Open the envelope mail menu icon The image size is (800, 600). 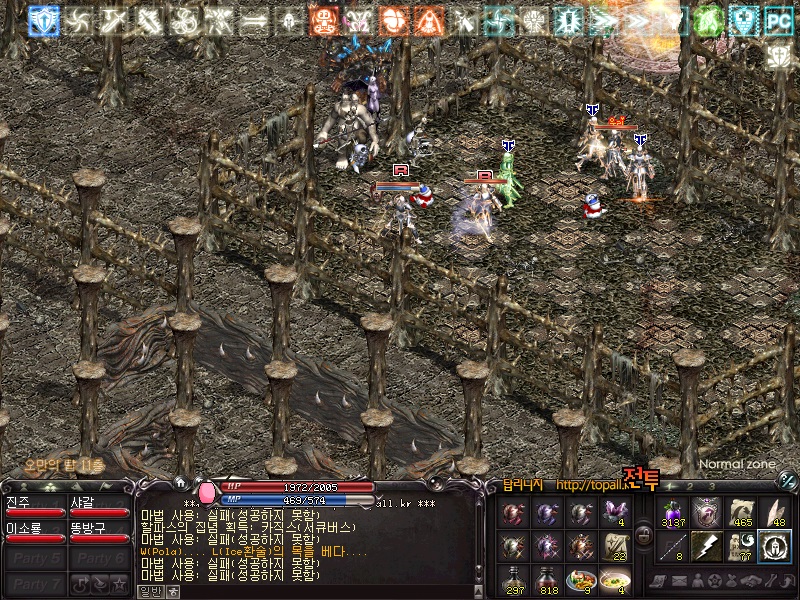coord(679,581)
